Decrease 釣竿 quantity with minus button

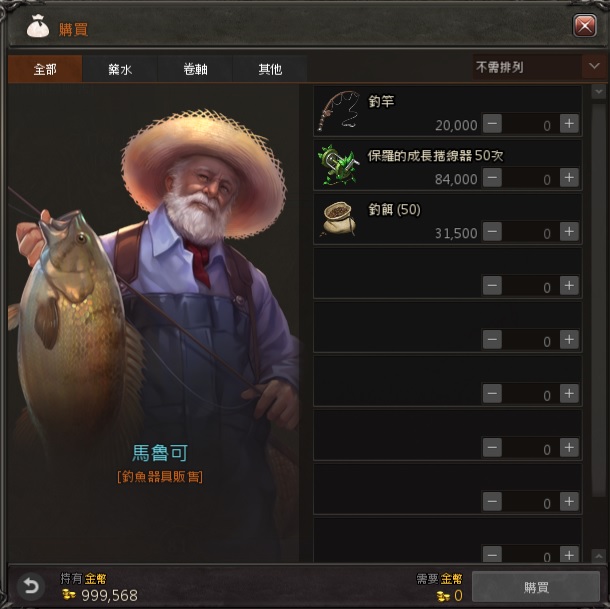click(x=492, y=124)
